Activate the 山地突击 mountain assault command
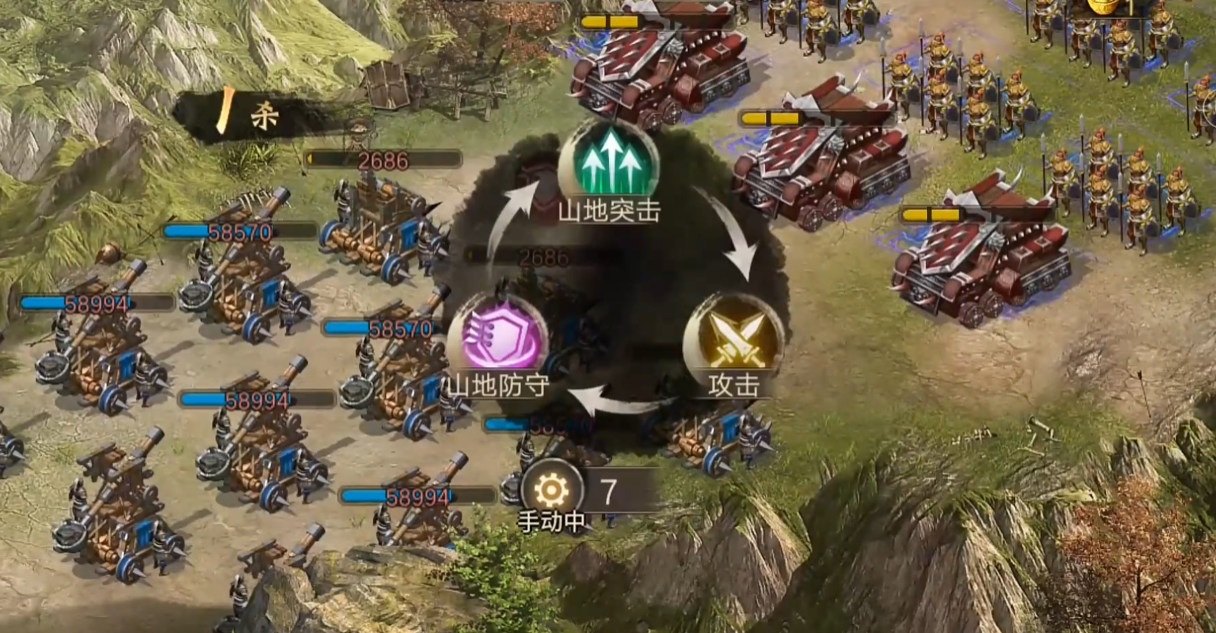 (608, 163)
